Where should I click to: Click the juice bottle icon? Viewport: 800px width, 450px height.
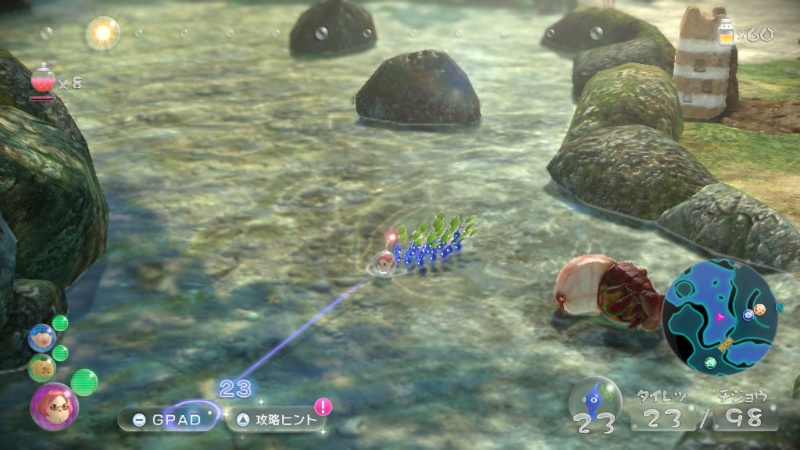[726, 34]
